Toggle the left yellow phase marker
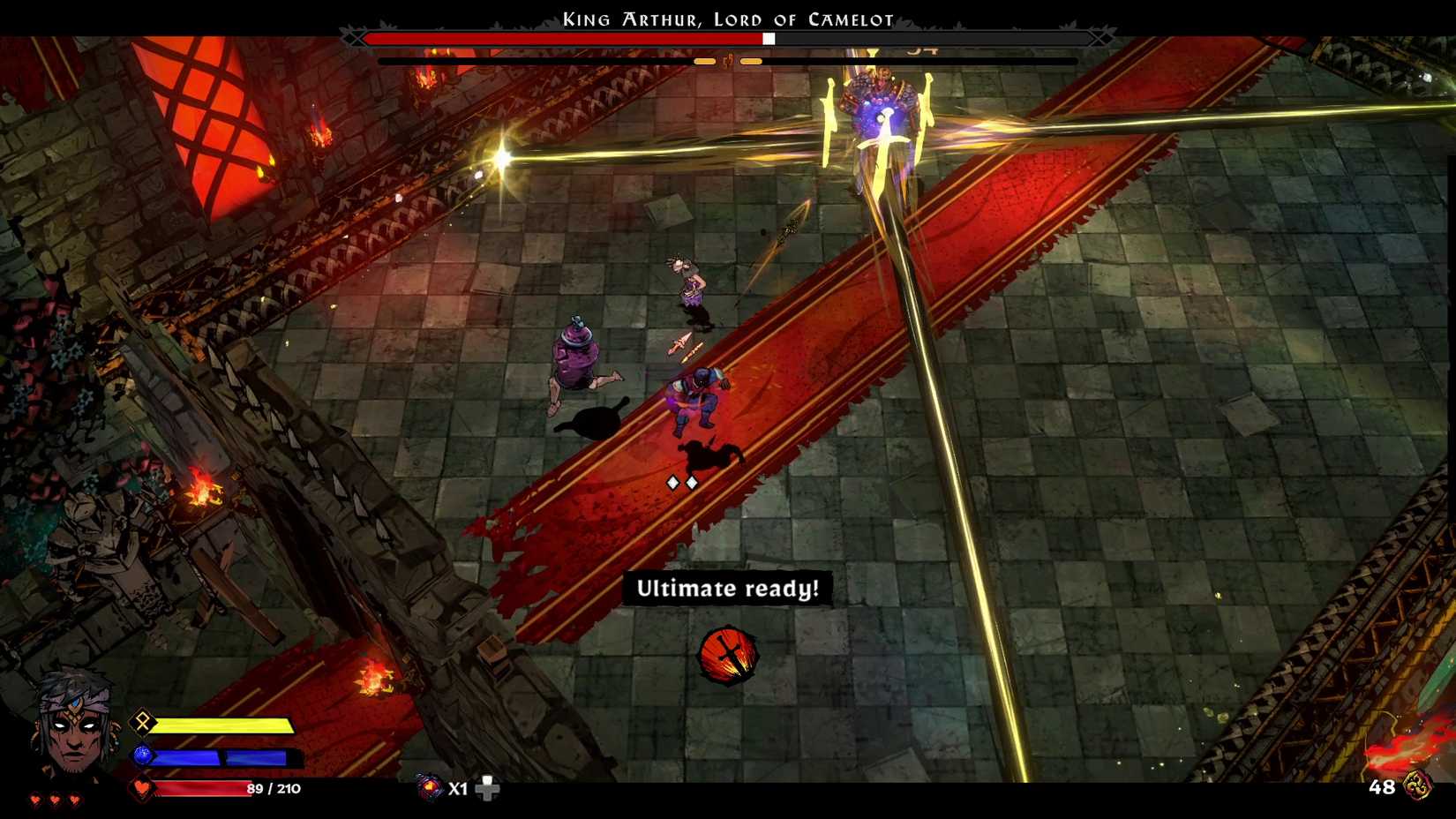The width and height of the screenshot is (1456, 819). [706, 62]
